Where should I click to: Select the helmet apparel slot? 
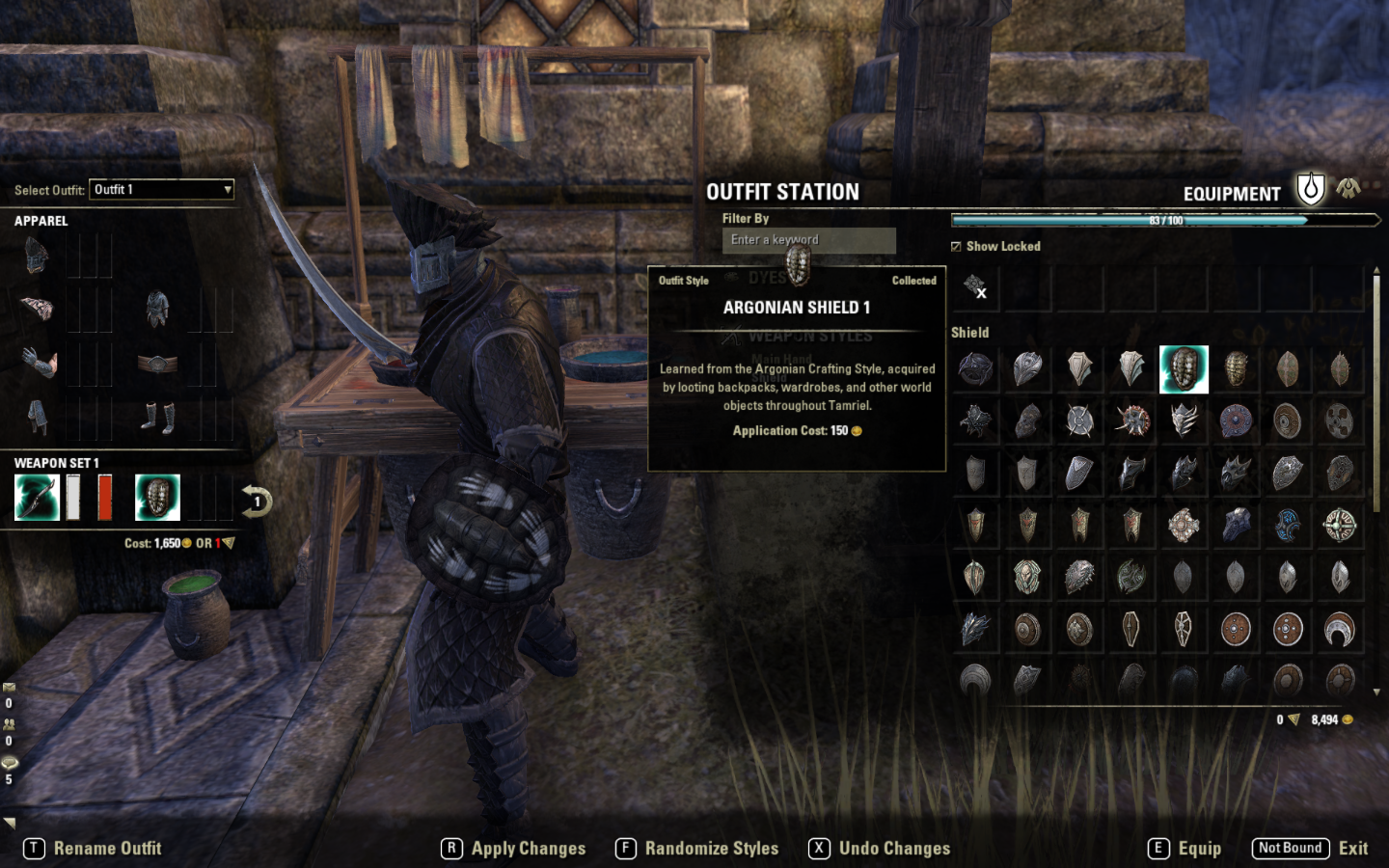click(37, 257)
